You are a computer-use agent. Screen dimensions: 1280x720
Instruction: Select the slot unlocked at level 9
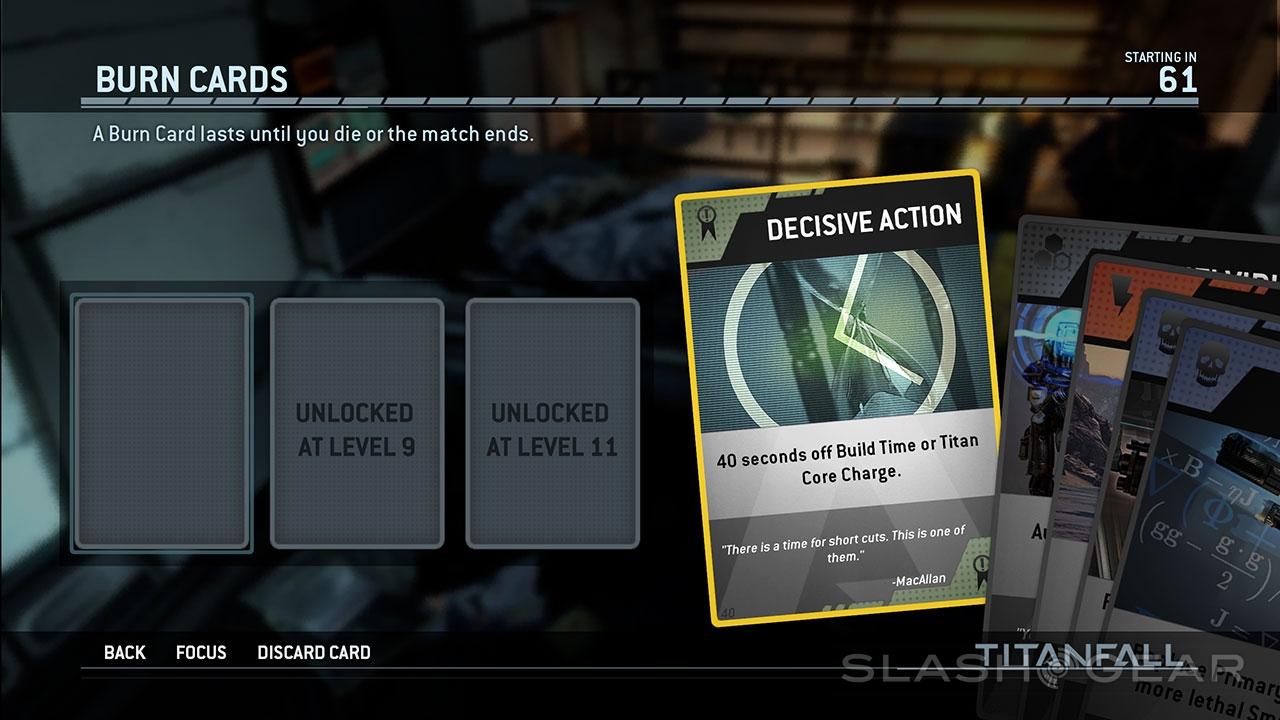click(x=356, y=423)
